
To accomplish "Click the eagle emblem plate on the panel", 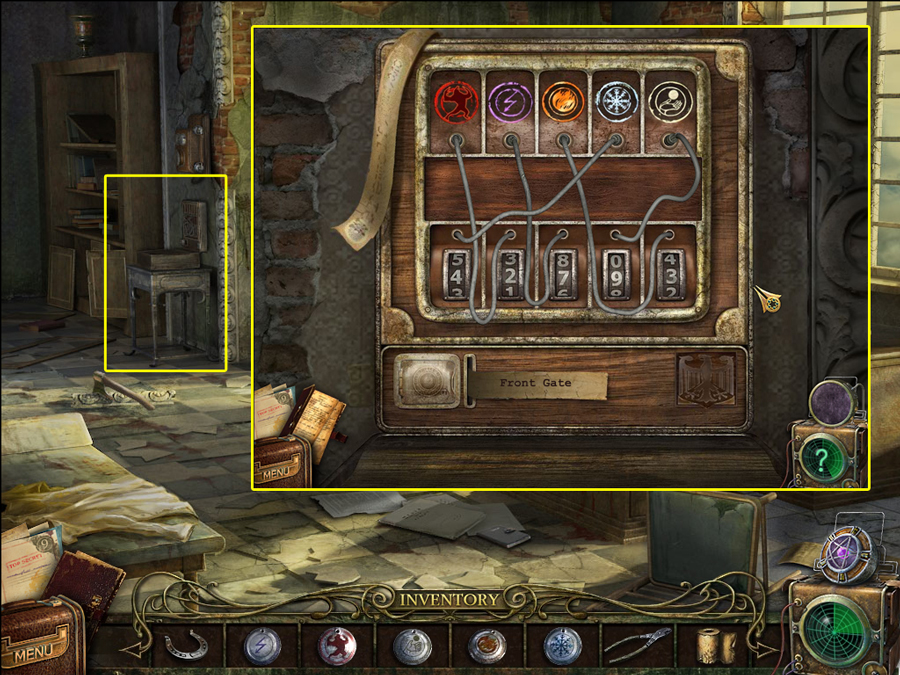I will [x=705, y=380].
